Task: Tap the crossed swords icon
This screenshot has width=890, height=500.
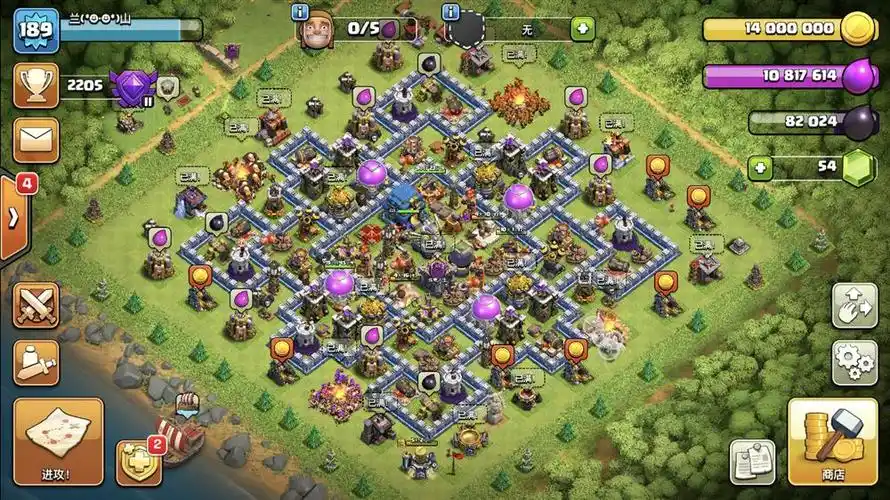Action: coord(36,305)
